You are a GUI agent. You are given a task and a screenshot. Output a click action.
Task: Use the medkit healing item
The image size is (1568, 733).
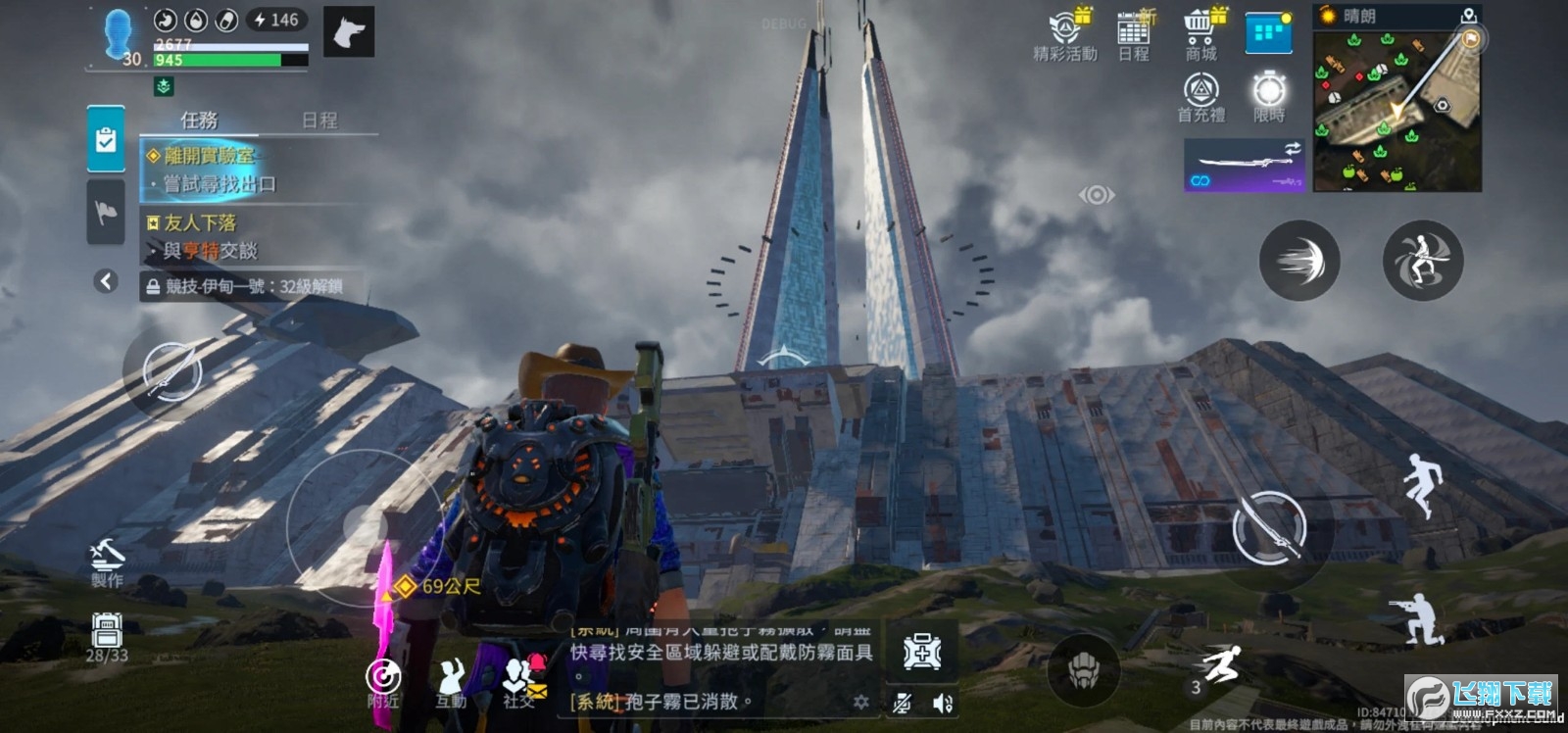tap(922, 651)
